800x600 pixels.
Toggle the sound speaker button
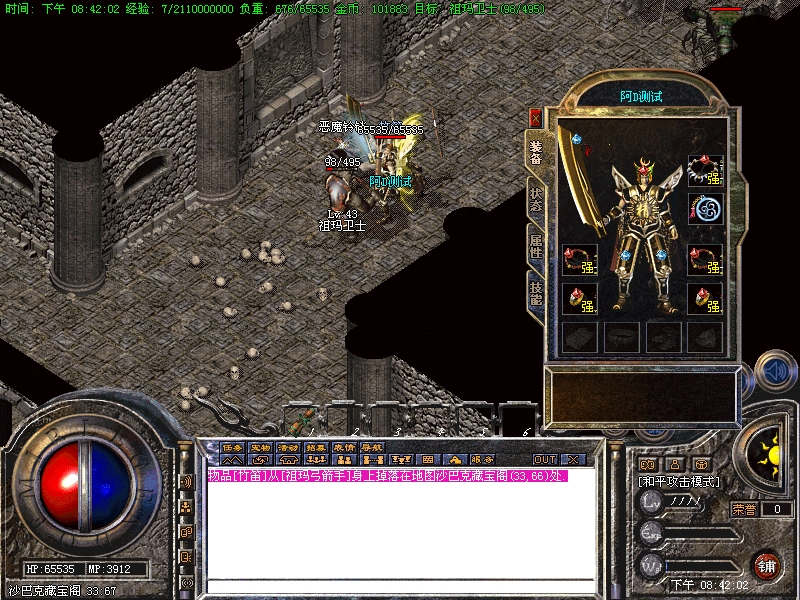tap(774, 372)
